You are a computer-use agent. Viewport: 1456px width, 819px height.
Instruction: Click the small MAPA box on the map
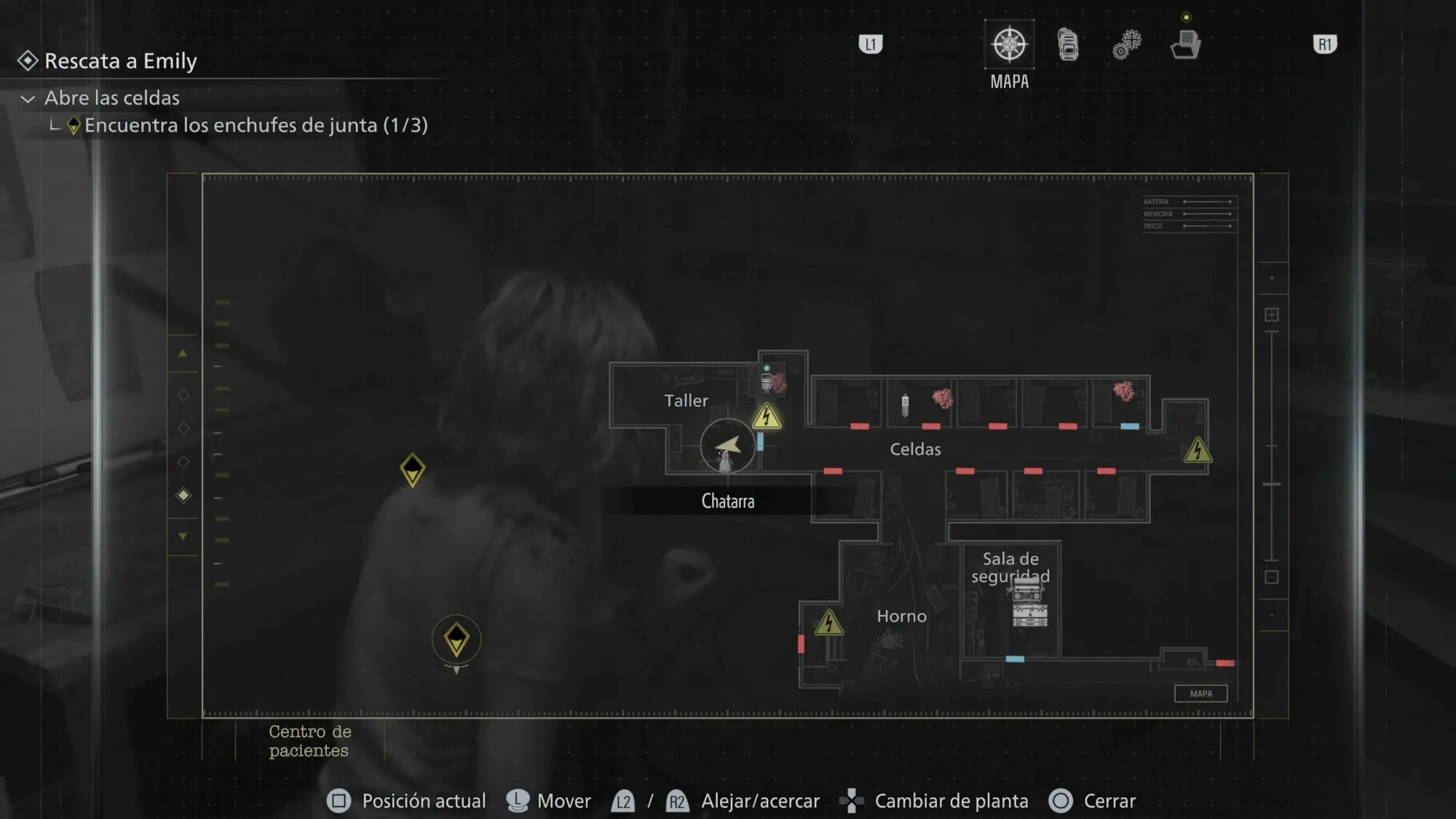1200,694
